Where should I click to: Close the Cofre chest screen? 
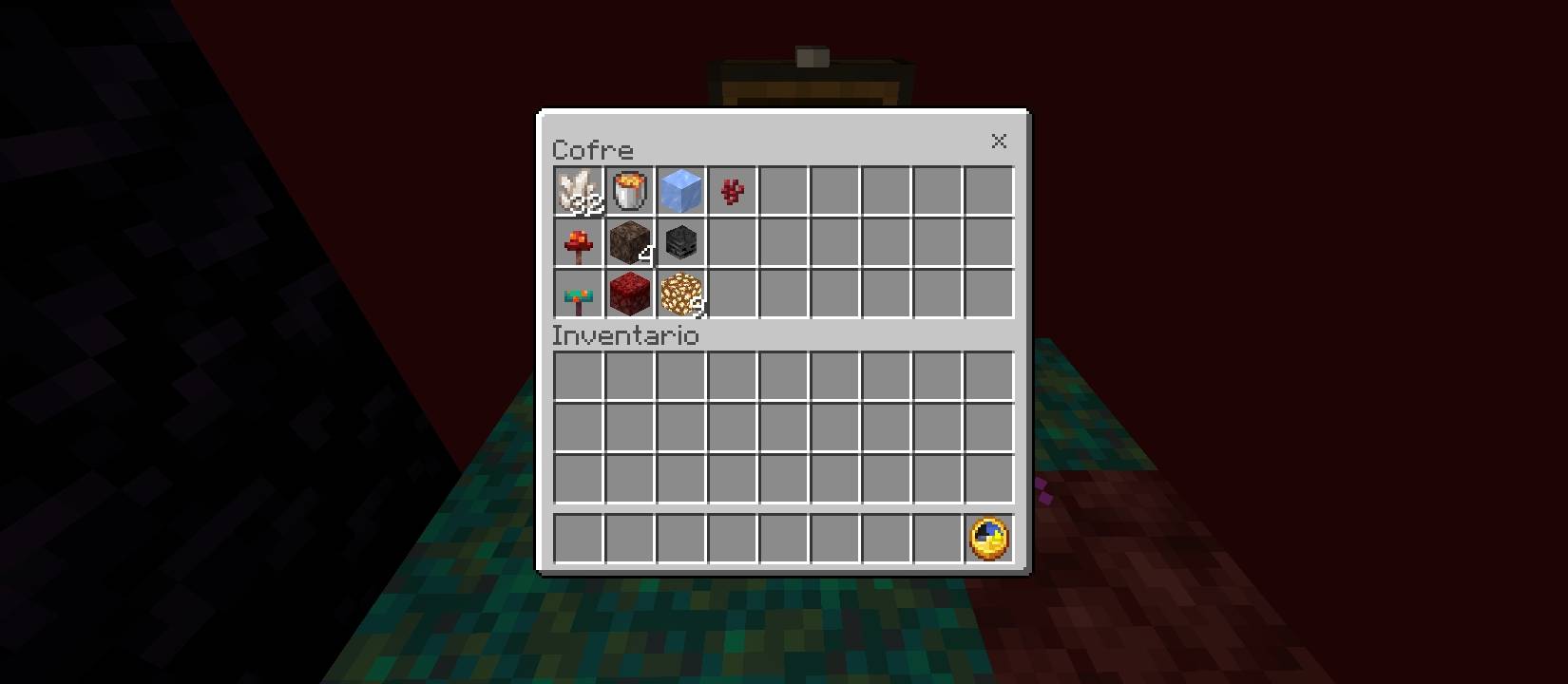pos(999,142)
